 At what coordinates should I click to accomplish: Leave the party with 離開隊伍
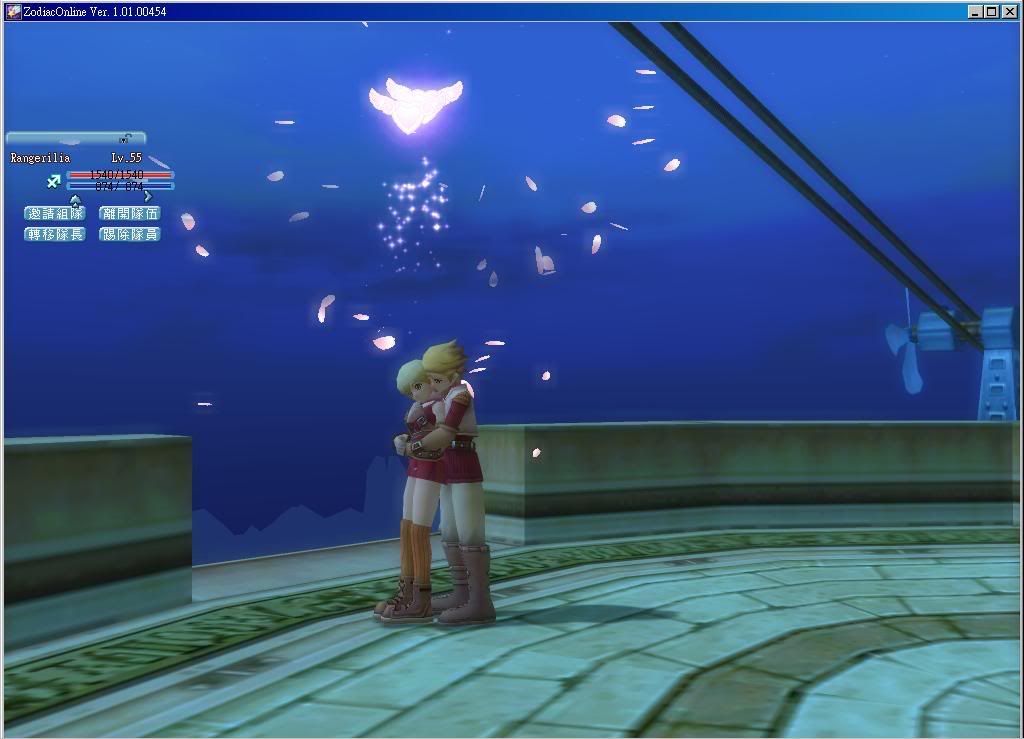click(130, 213)
